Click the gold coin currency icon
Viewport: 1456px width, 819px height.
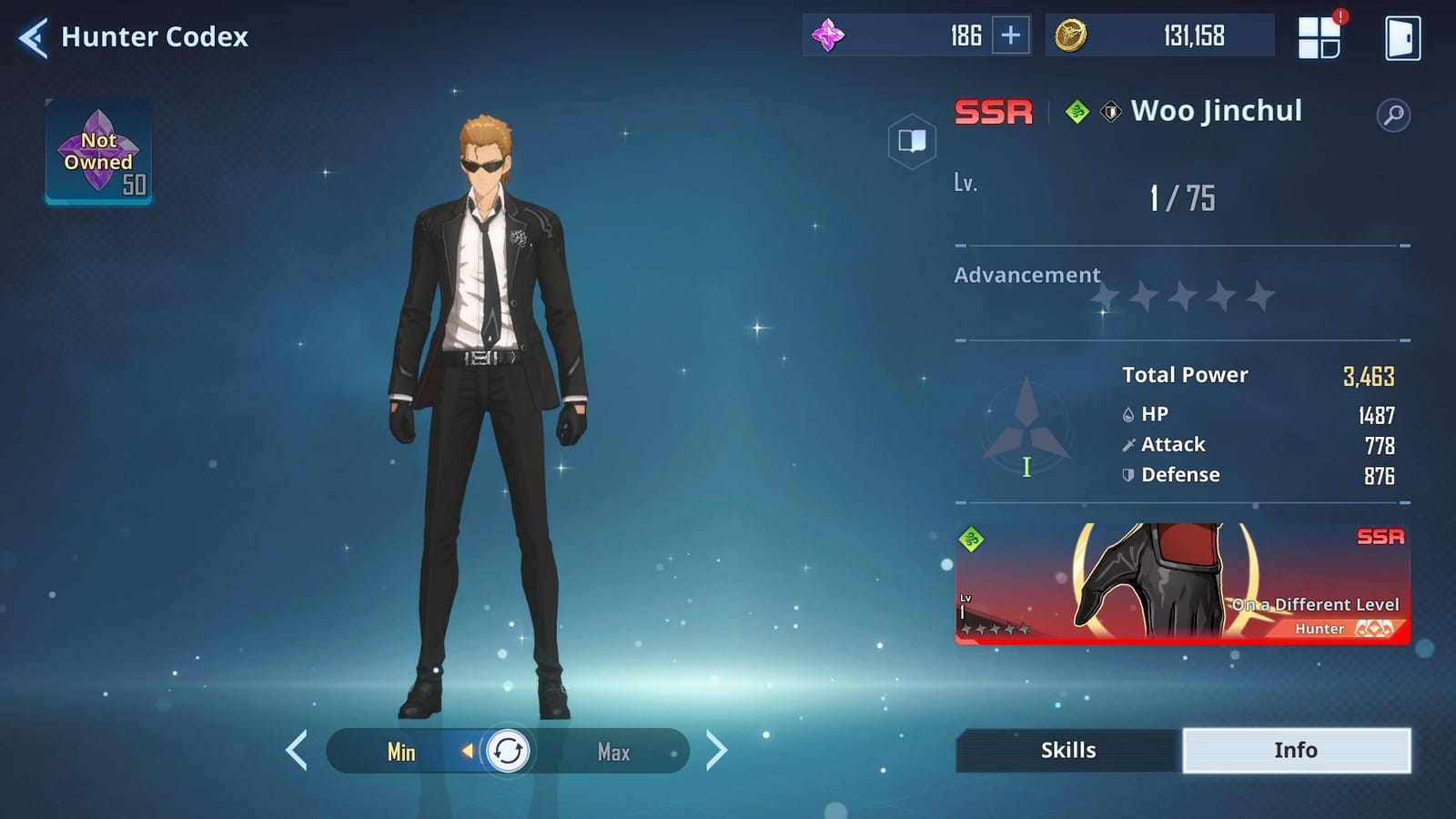click(1070, 35)
